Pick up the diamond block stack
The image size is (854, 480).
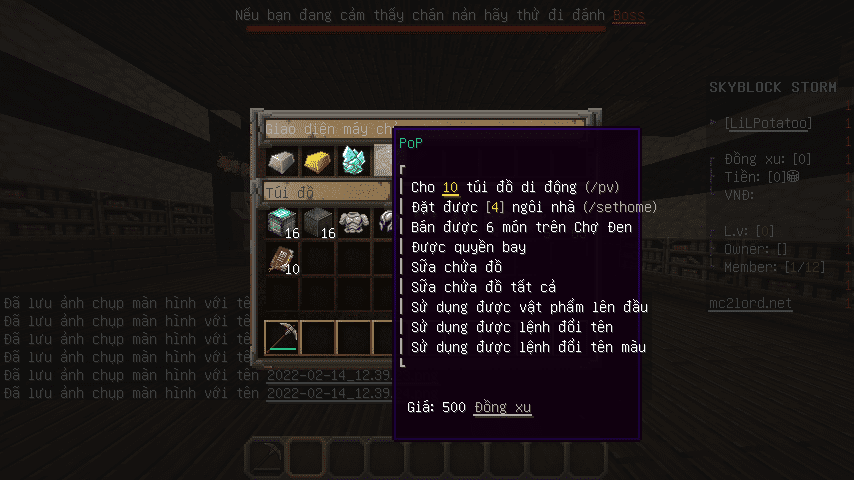coord(283,222)
